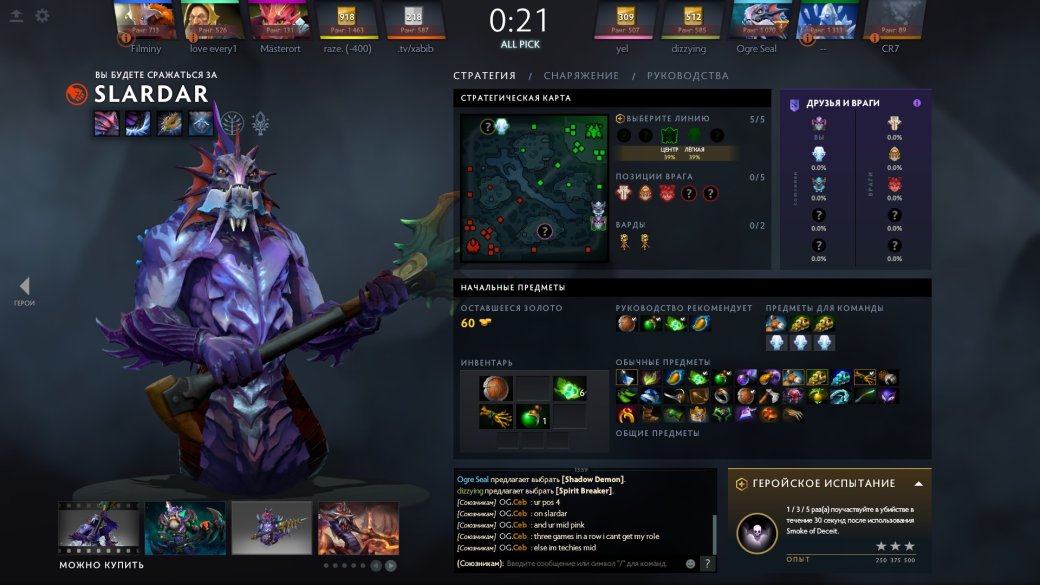Choose the center lane icon
The width and height of the screenshot is (1040, 585).
[x=670, y=136]
